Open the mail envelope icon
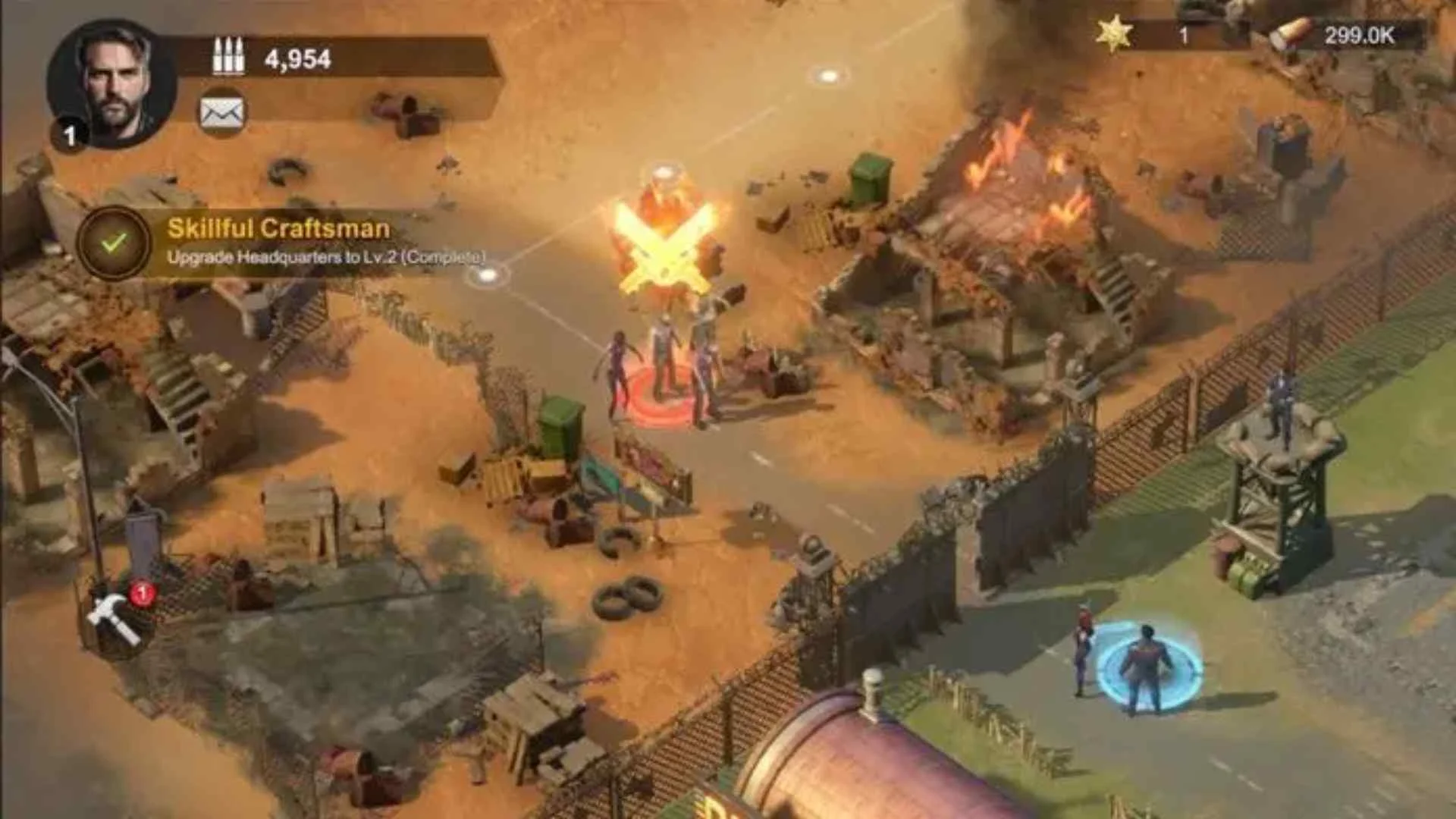1456x819 pixels. point(221,113)
